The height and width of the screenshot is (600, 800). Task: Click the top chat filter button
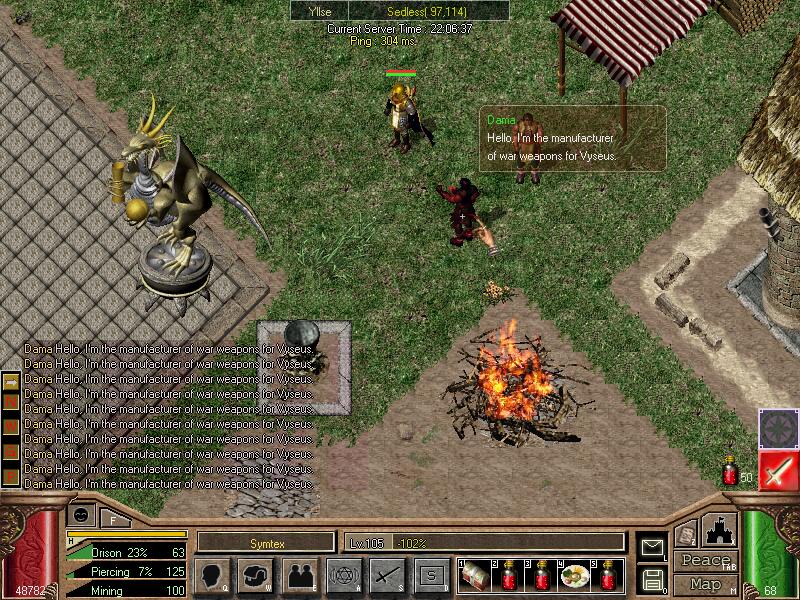click(x=11, y=384)
